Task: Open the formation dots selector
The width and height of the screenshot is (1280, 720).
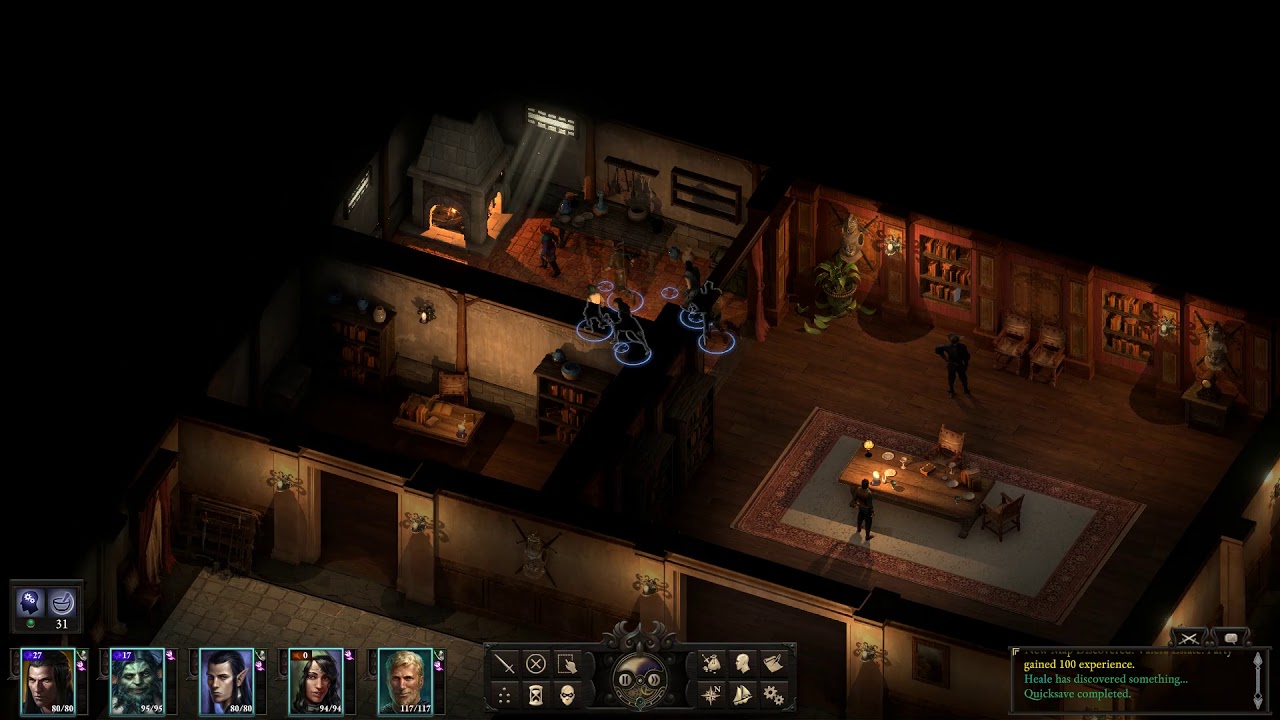Action: click(503, 697)
